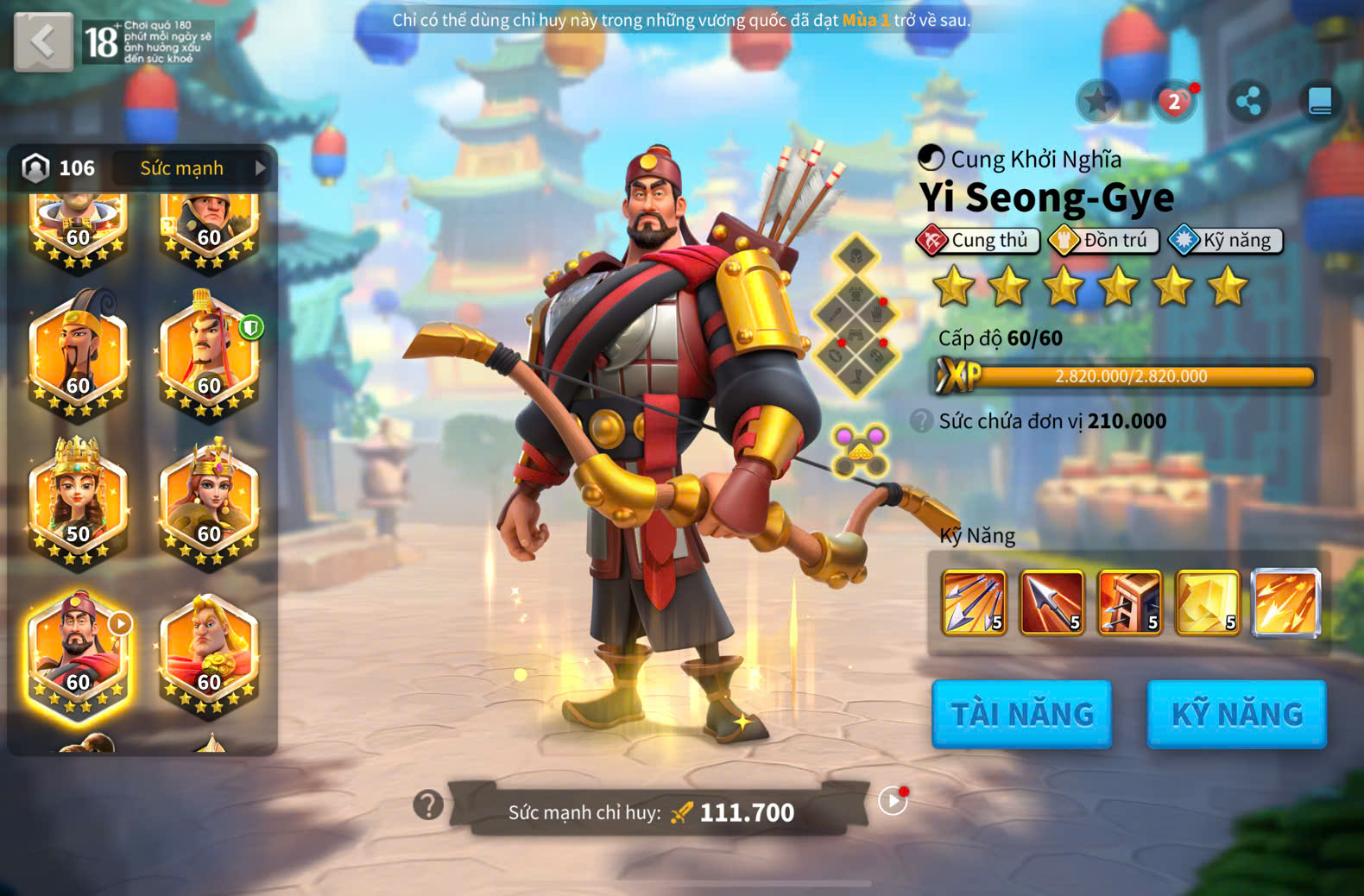1364x896 pixels.
Task: Select the golden crystal skill icon
Action: click(x=1207, y=603)
